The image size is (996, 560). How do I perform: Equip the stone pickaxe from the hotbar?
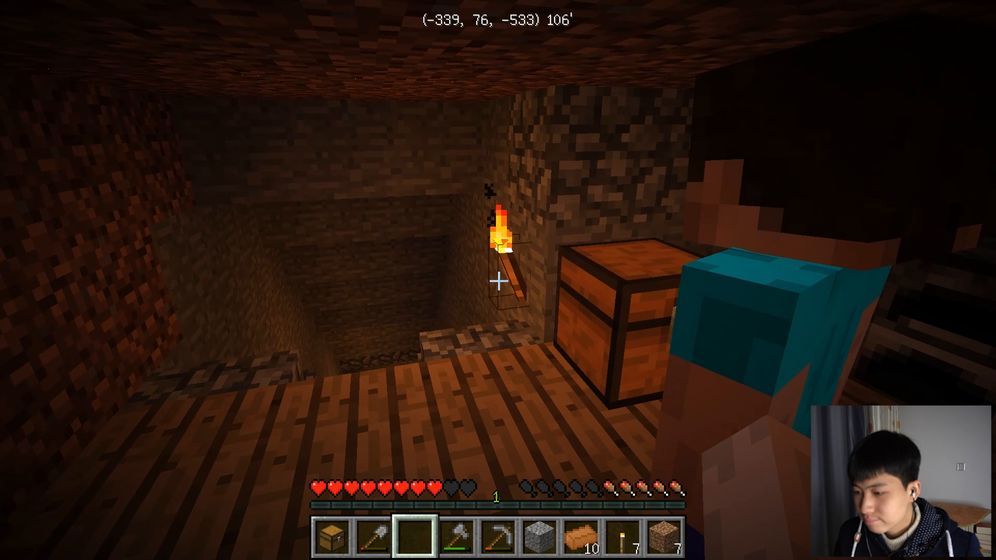(497, 536)
